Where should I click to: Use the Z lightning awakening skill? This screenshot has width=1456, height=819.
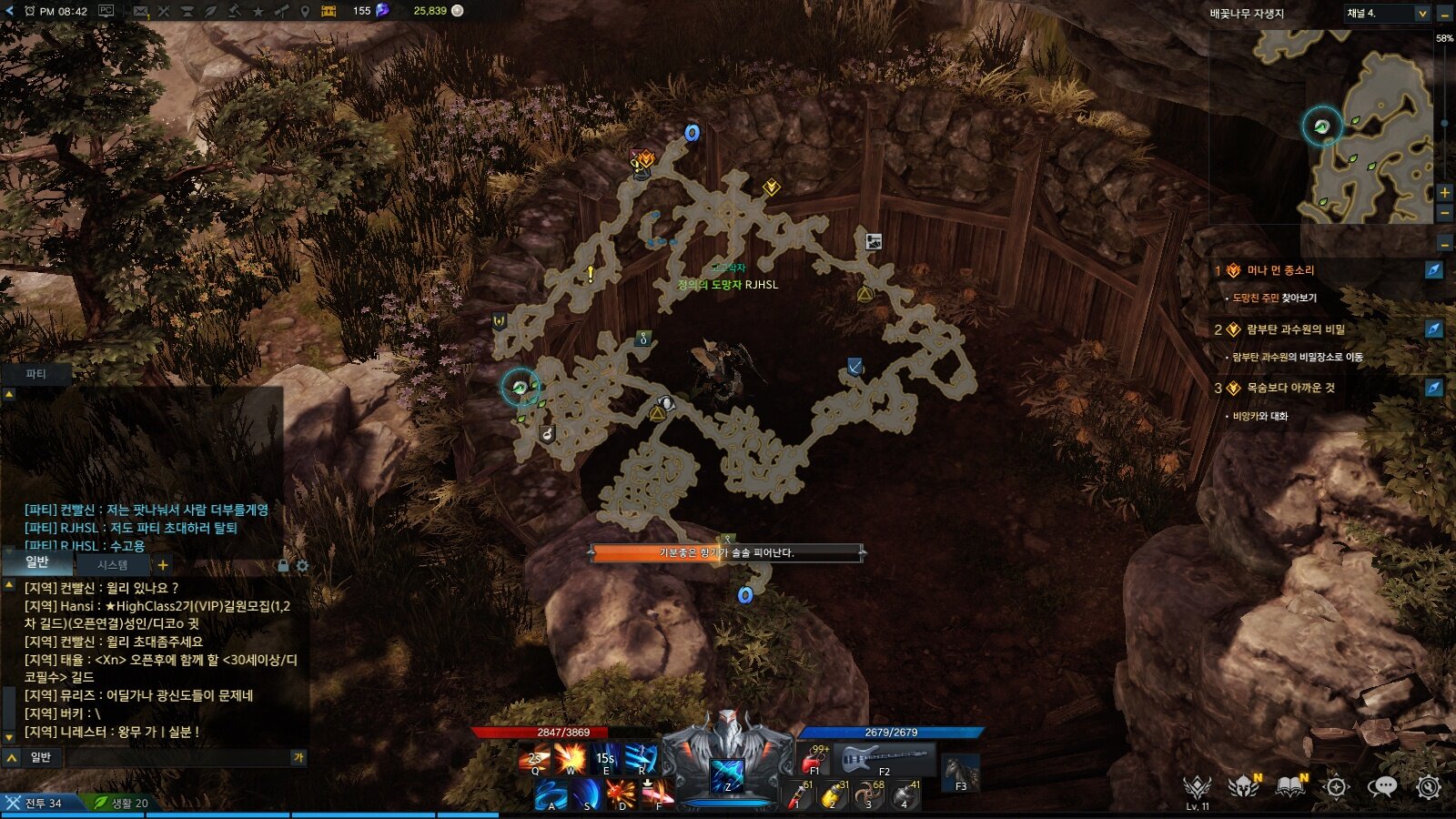point(727,776)
